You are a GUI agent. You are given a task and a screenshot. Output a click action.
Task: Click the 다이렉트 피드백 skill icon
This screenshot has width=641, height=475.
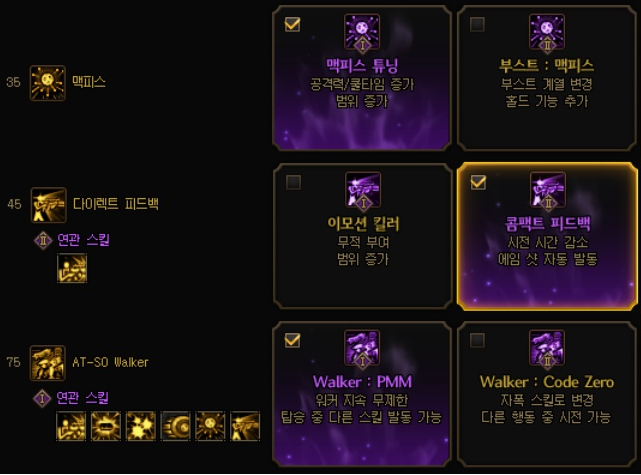48,204
